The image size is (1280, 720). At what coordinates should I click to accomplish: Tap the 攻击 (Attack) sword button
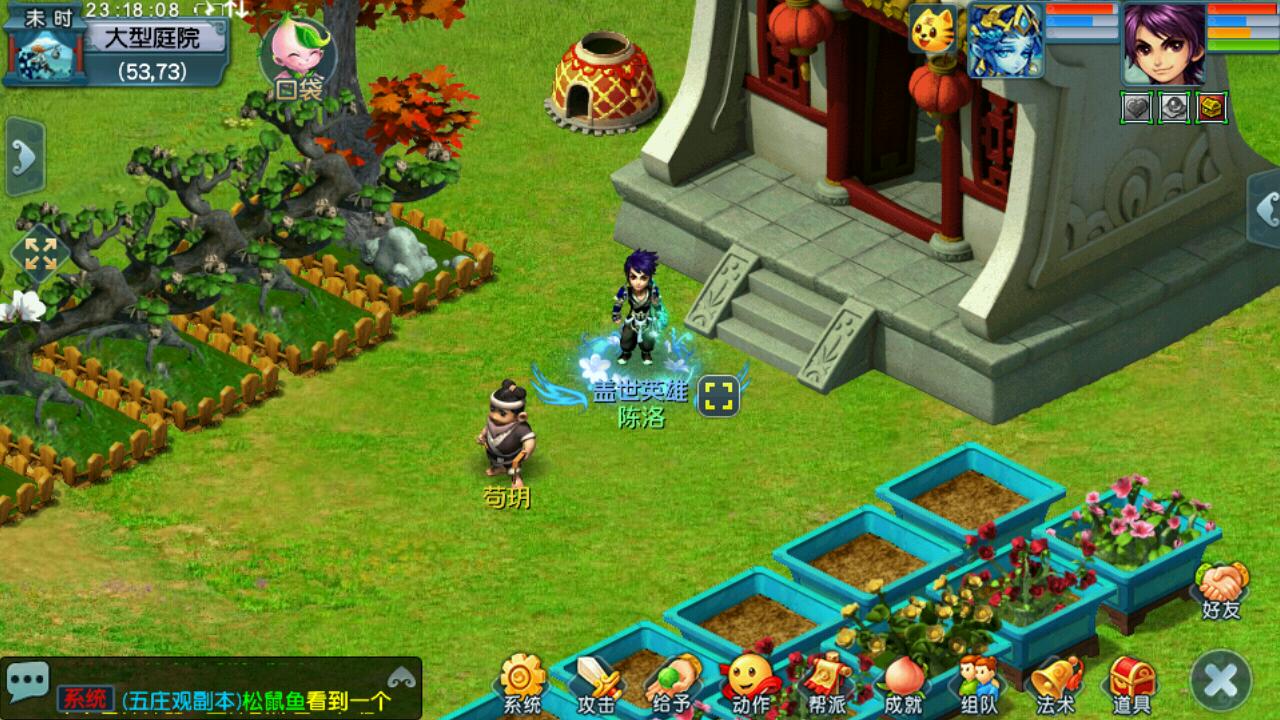[x=596, y=685]
